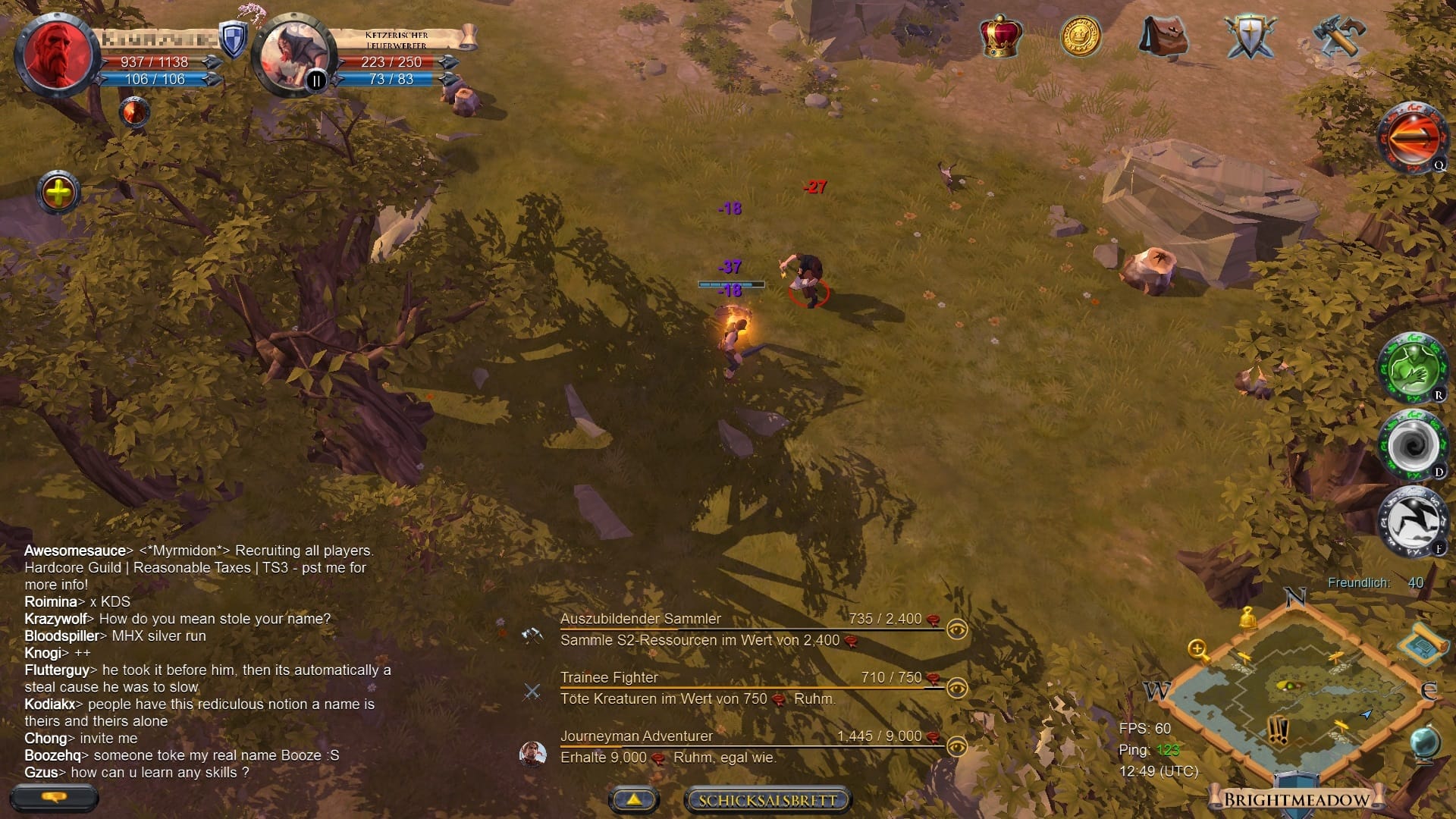Viewport: 1456px width, 819px height.
Task: Click the minimap magnifier zoom button
Action: [1198, 650]
